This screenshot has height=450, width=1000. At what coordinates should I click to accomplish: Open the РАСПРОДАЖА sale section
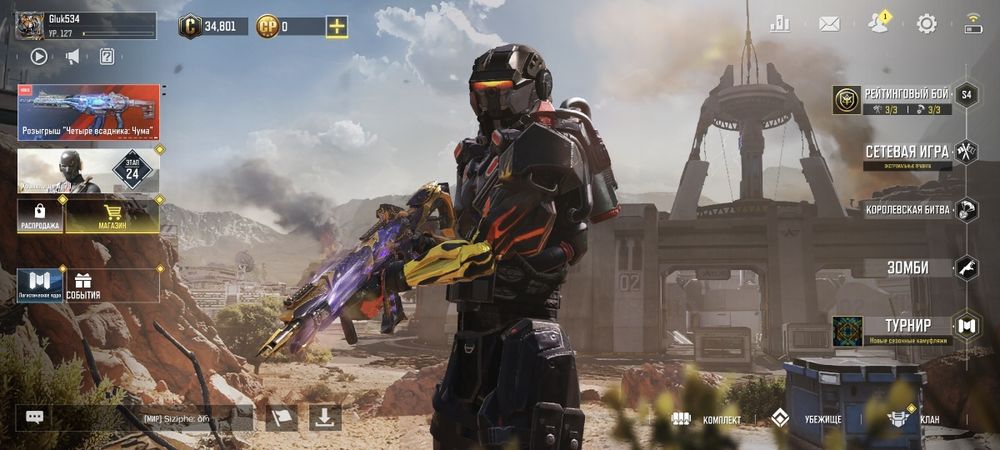pyautogui.click(x=40, y=215)
